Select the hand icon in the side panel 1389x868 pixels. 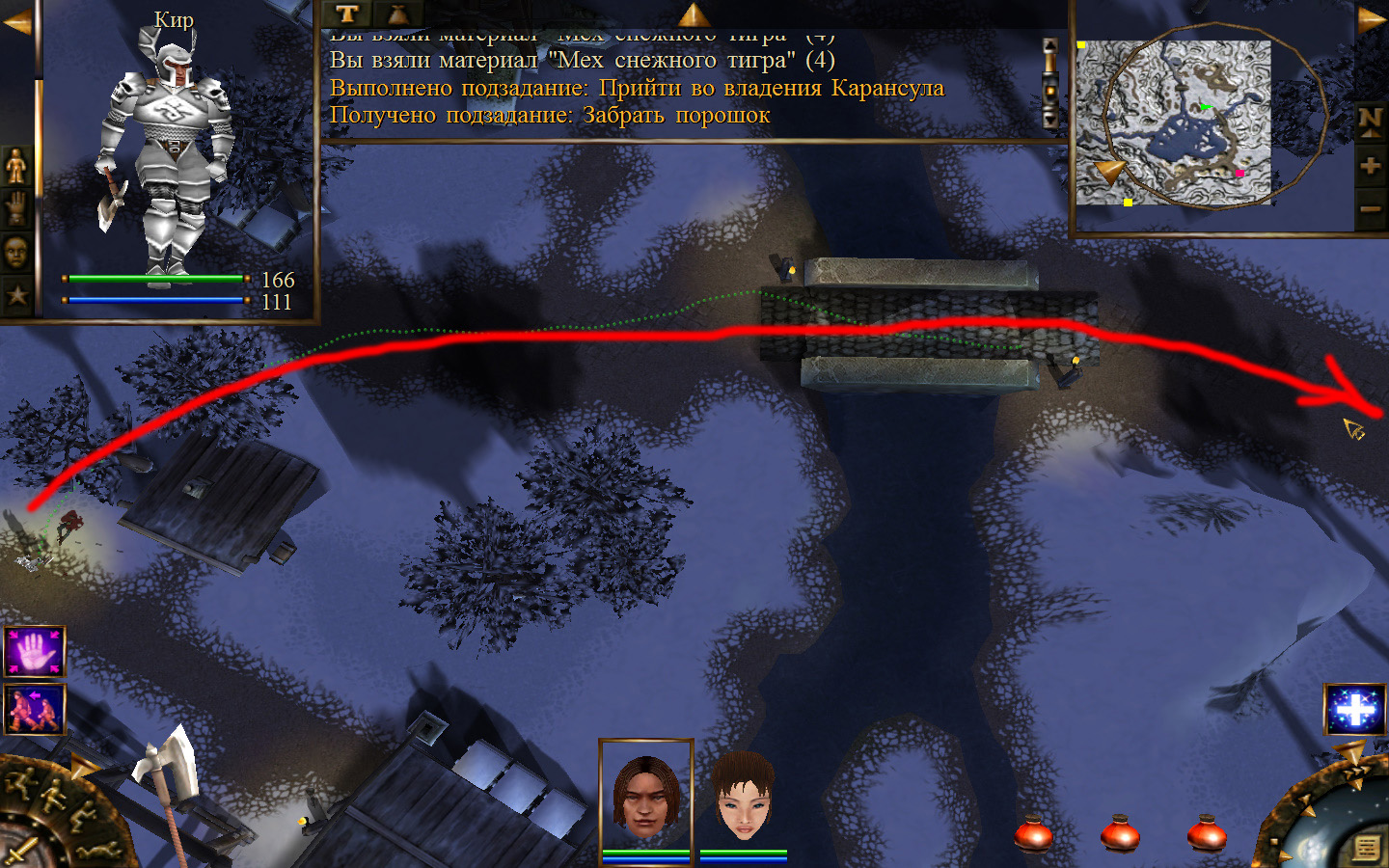(x=16, y=209)
